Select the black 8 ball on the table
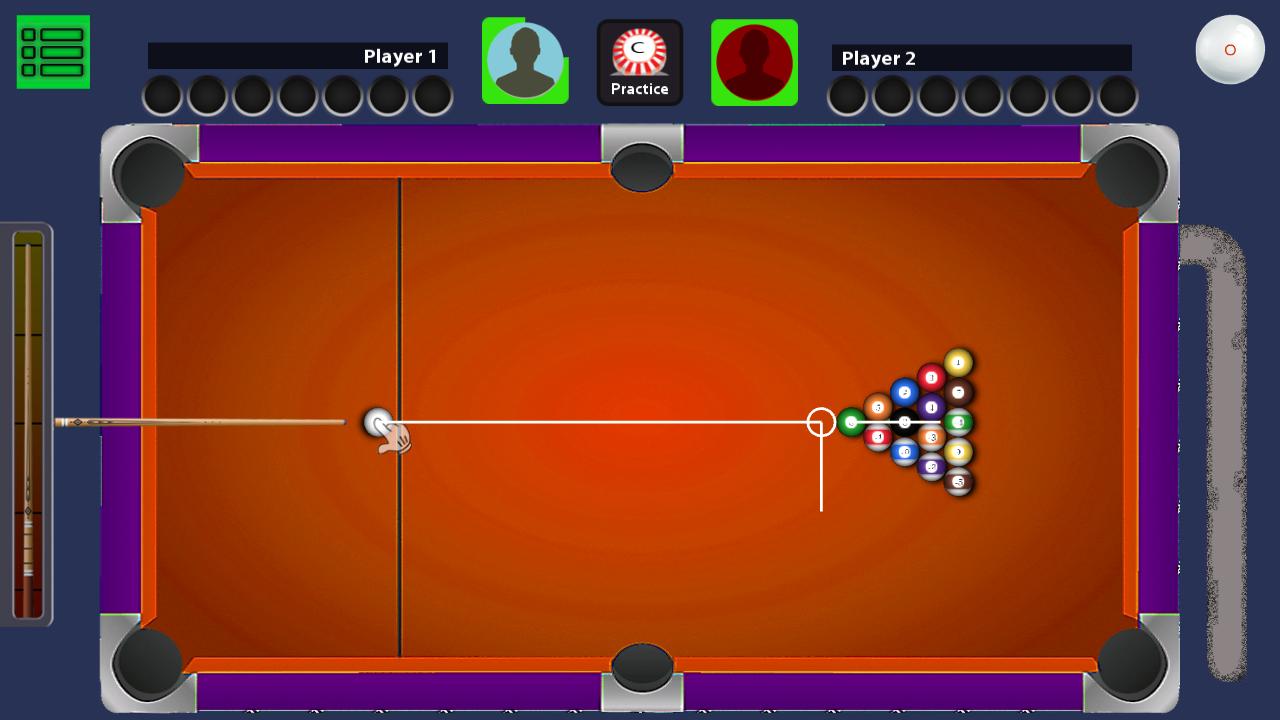The width and height of the screenshot is (1280, 720). pyautogui.click(x=904, y=423)
